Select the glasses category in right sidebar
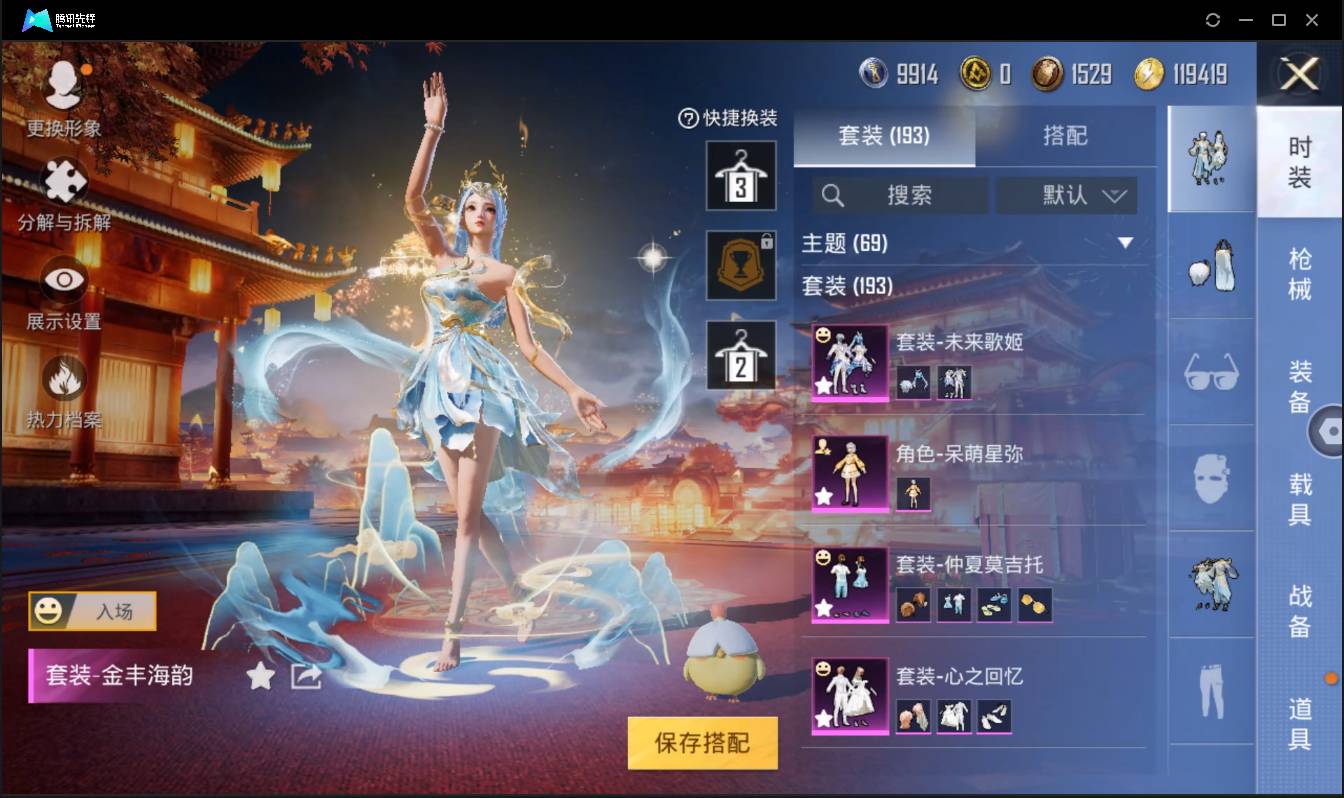1344x798 pixels. click(x=1210, y=372)
